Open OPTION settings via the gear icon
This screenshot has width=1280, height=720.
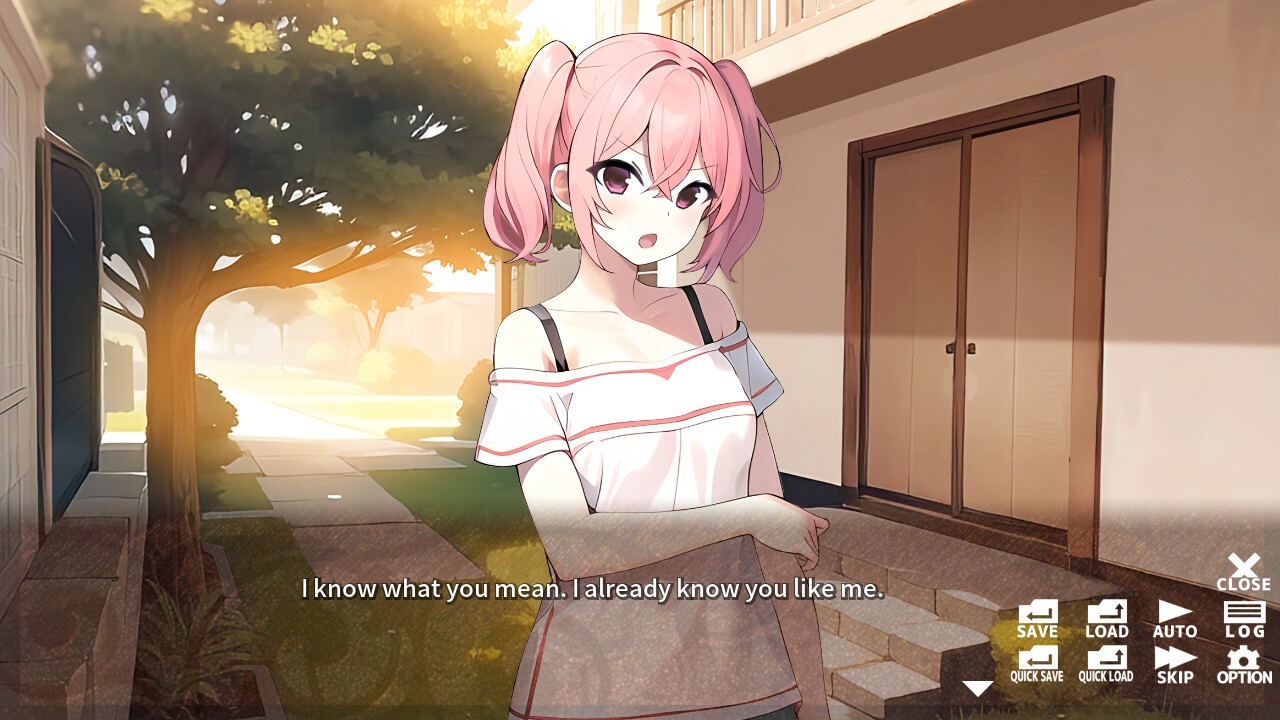(1243, 665)
